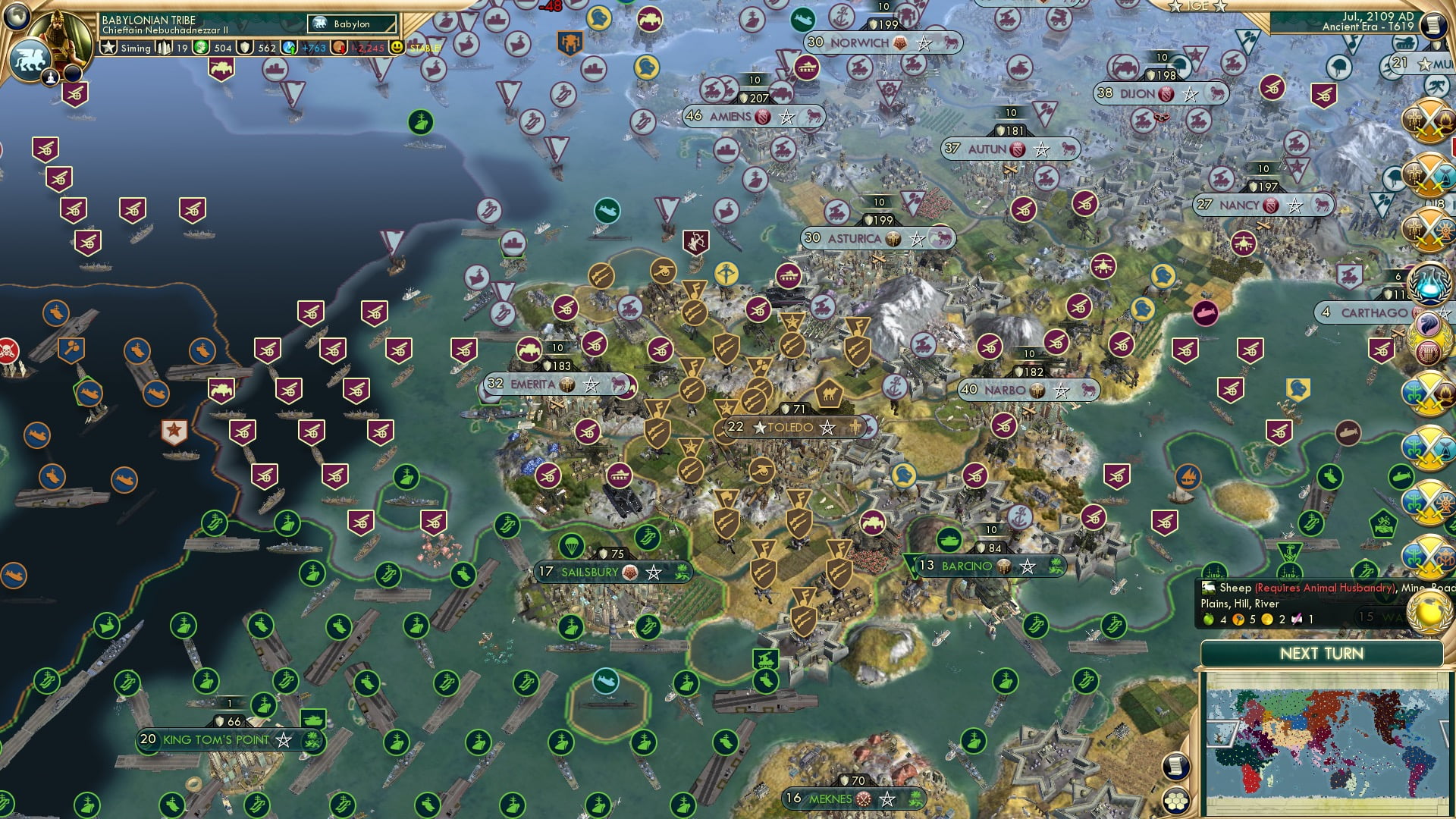Open the golden world globe above Next Turn
This screenshot has height=819, width=1456.
coord(1428,614)
